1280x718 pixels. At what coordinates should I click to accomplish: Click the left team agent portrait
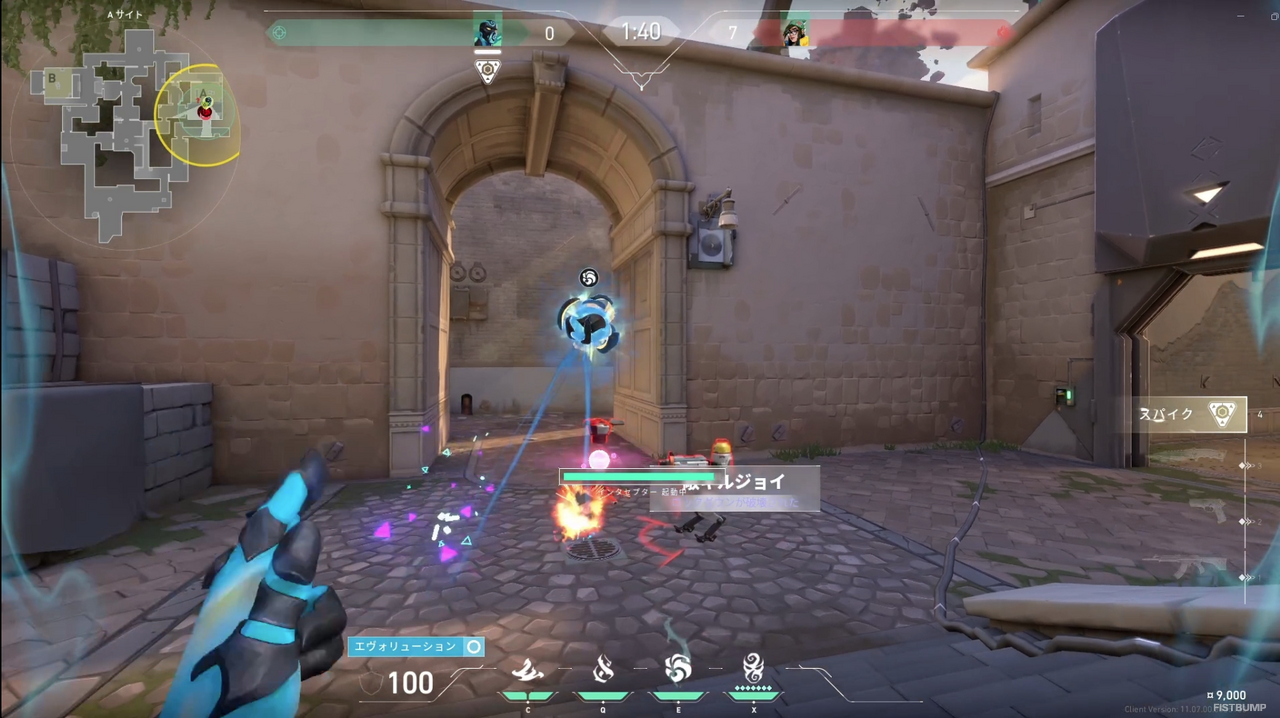coord(487,32)
